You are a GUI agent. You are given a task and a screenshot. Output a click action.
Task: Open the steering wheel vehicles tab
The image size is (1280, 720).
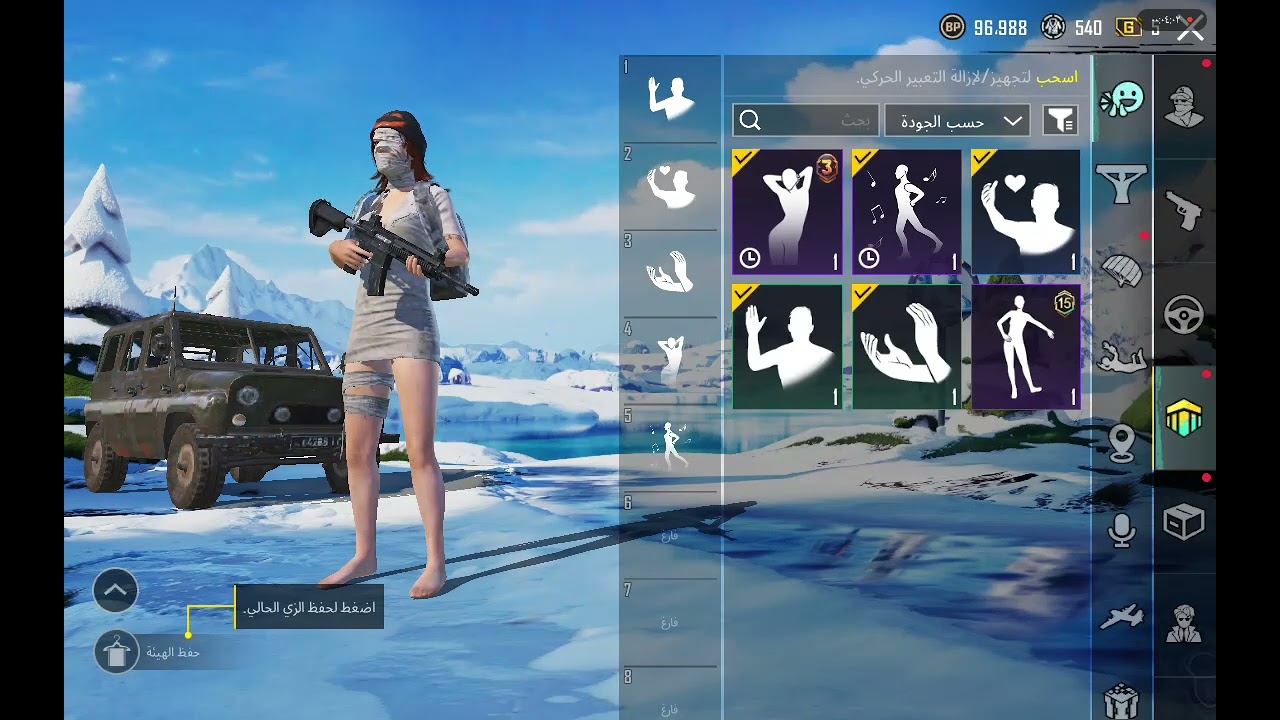coord(1184,315)
